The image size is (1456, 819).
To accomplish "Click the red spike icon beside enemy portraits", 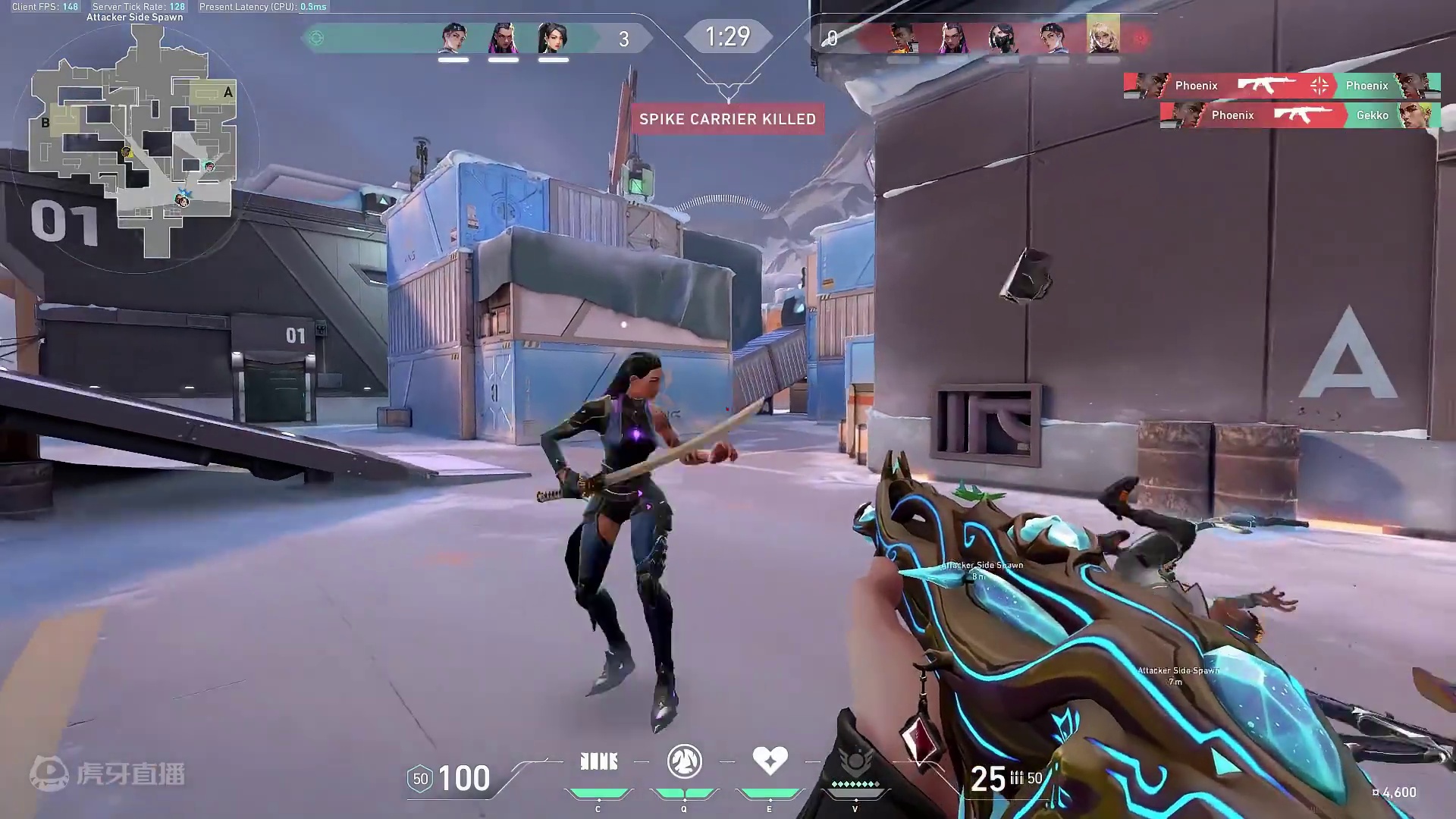I will point(1140,37).
